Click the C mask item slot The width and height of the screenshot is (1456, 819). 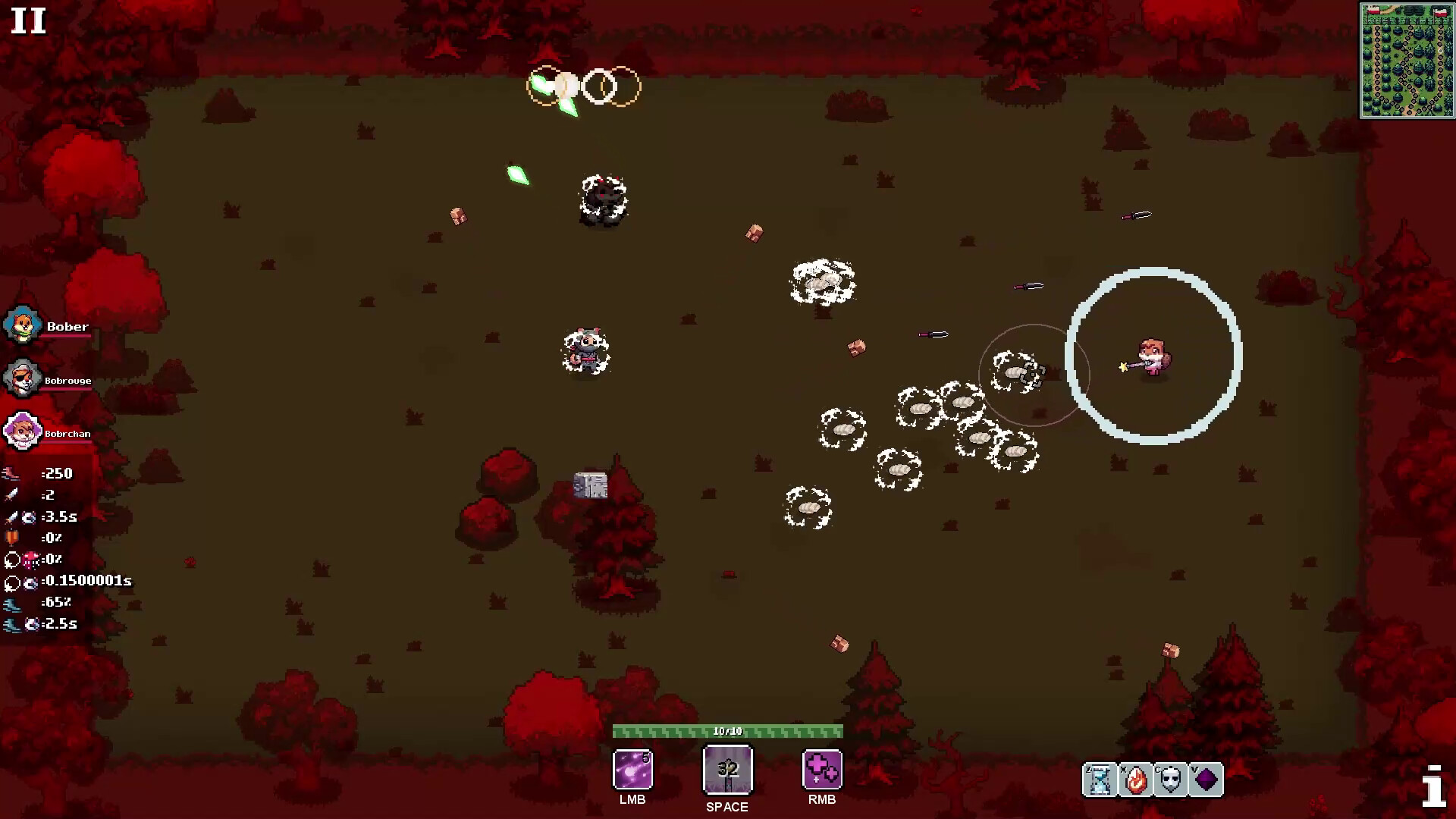(1169, 780)
